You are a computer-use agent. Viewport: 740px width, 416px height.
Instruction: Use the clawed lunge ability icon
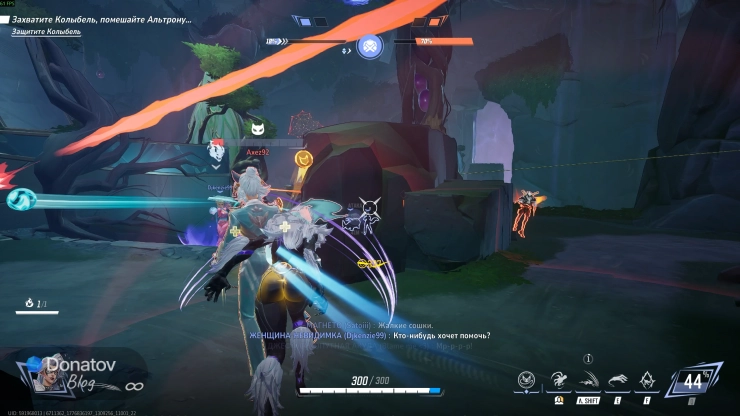click(558, 379)
